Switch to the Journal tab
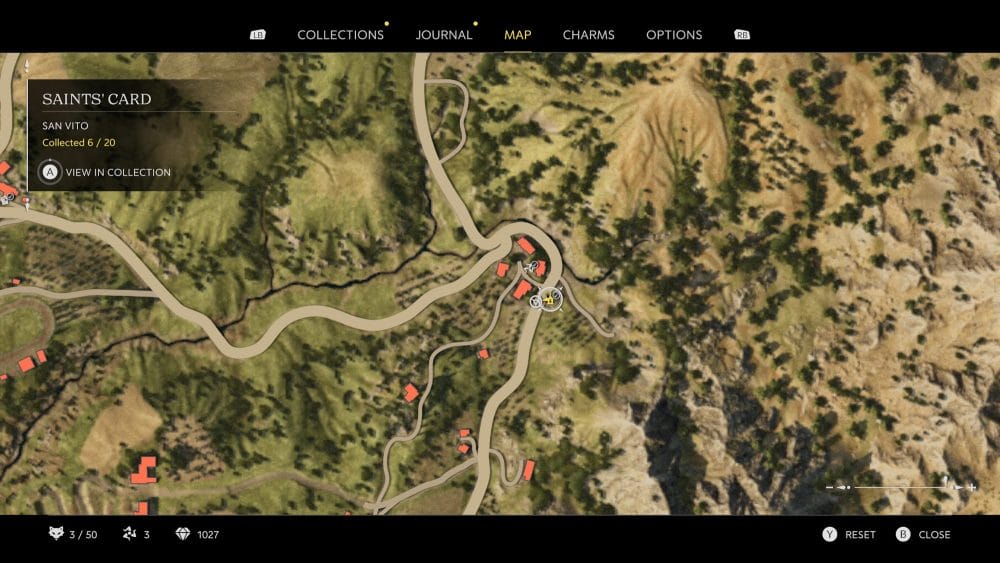This screenshot has width=1000, height=563. [444, 35]
